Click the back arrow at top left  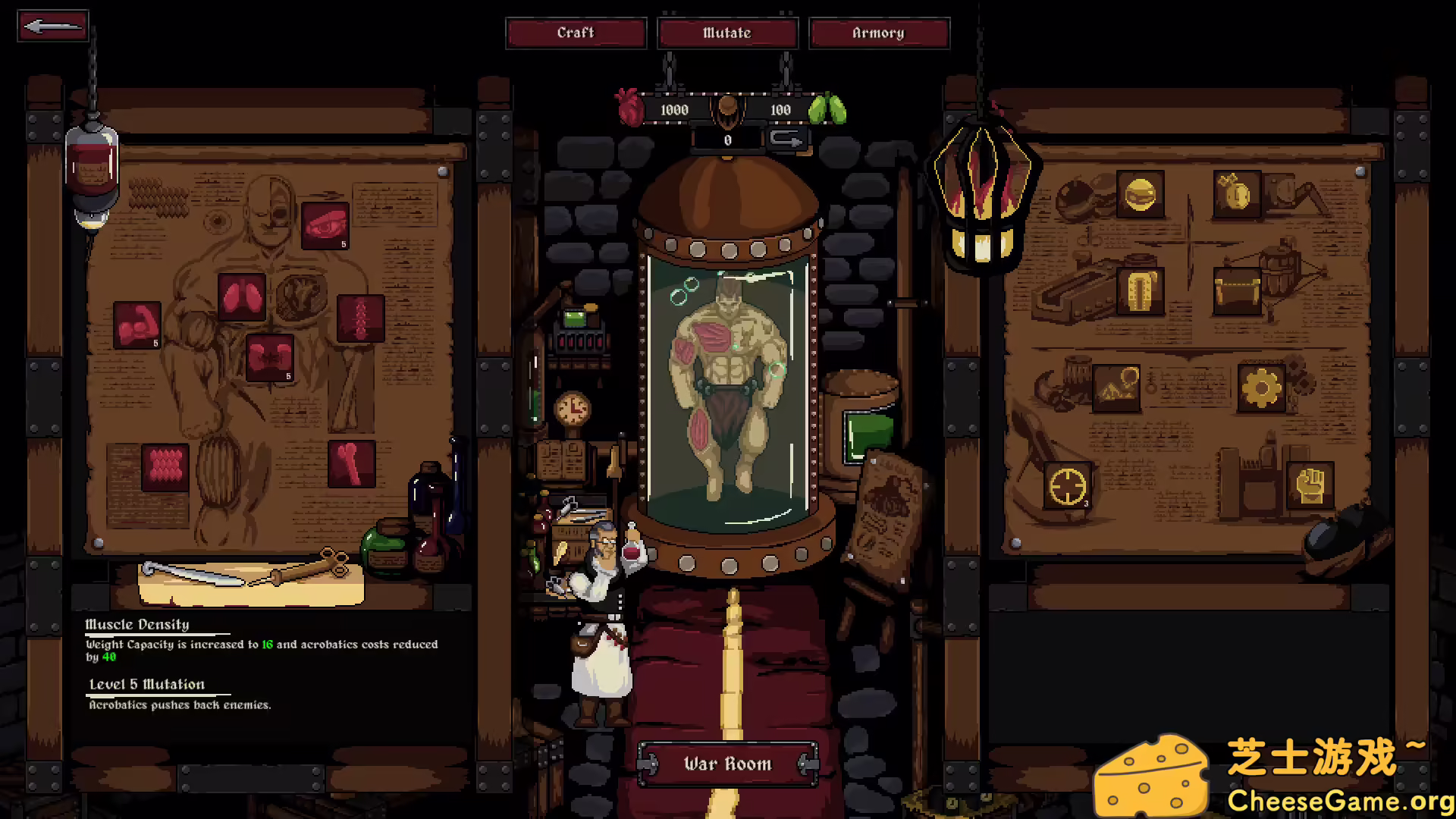(52, 25)
